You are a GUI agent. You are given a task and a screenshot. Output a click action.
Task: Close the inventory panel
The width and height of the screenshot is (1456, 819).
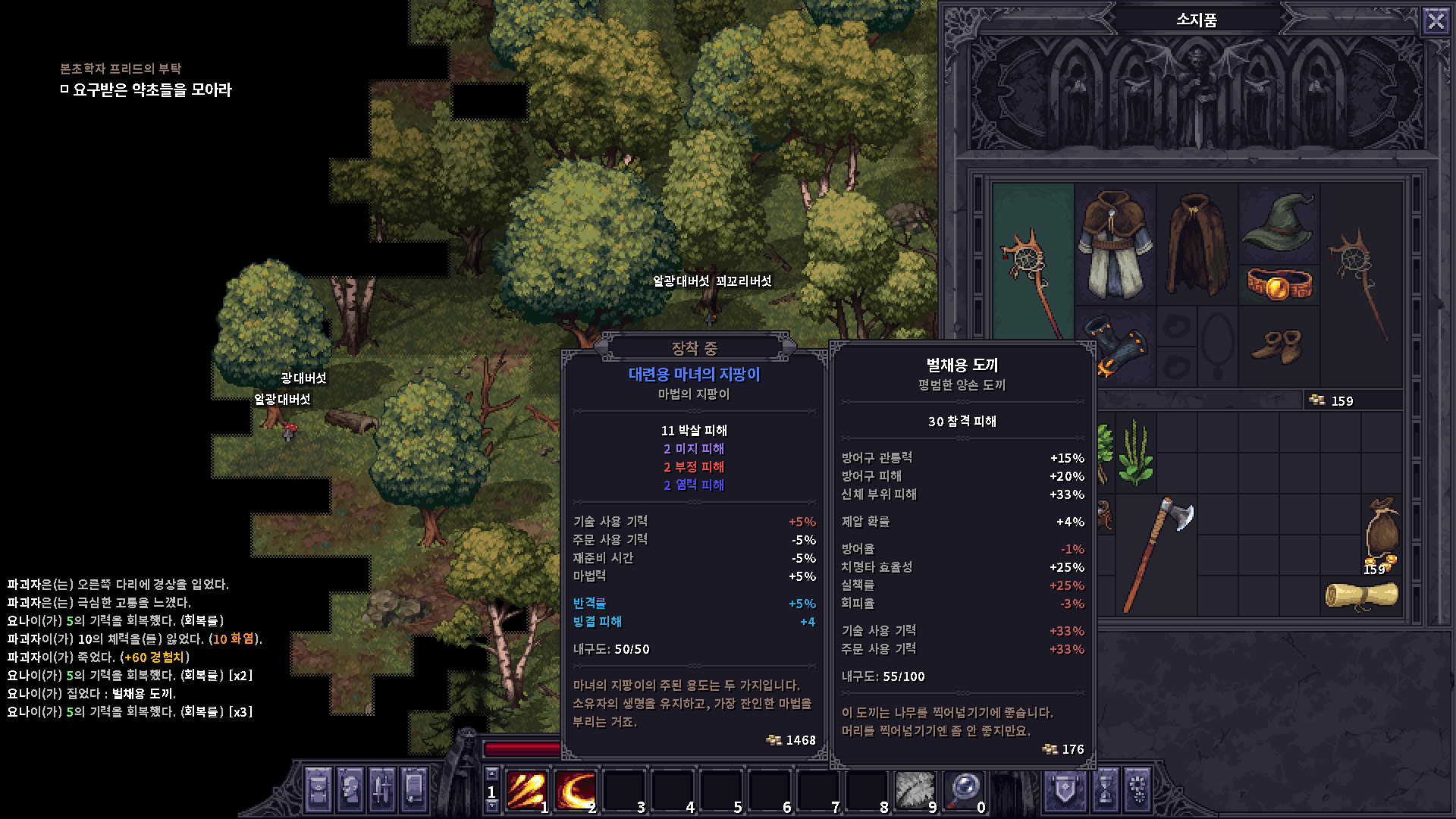pos(1436,20)
